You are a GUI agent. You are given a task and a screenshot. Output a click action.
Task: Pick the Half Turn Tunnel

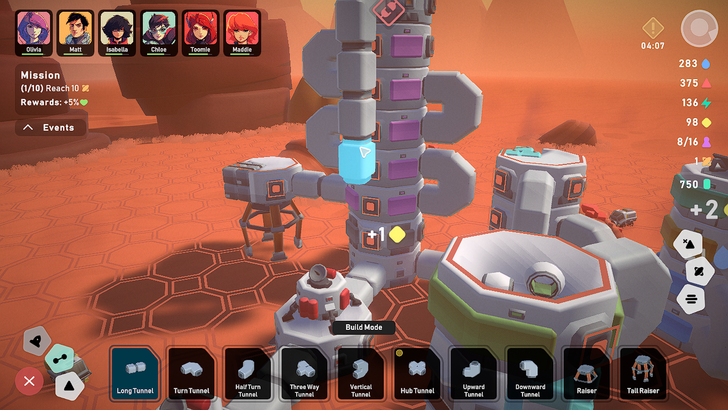(248, 372)
